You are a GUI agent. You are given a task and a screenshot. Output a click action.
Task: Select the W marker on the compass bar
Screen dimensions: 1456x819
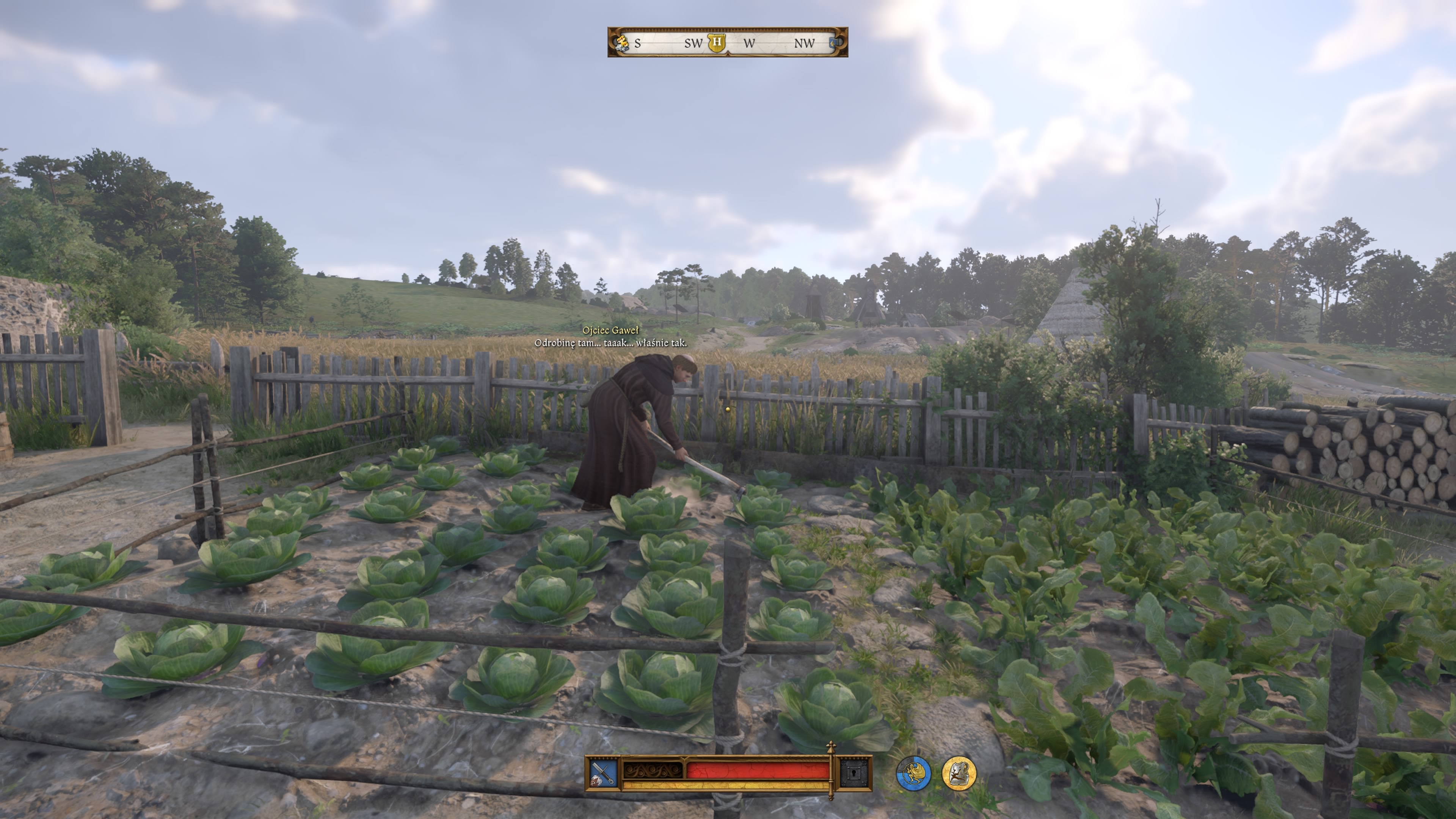(x=750, y=43)
